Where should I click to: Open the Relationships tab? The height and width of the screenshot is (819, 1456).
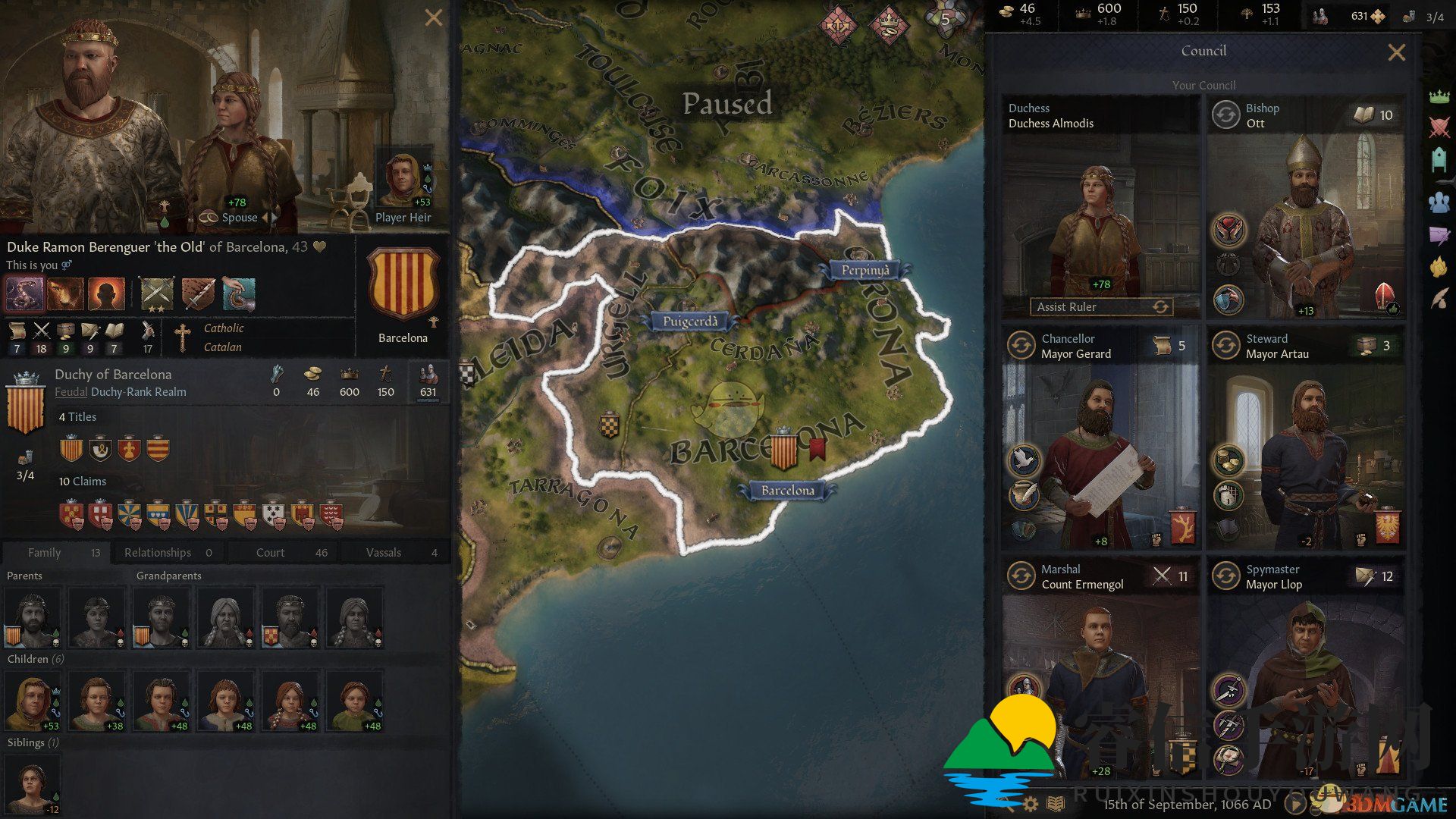pos(168,553)
